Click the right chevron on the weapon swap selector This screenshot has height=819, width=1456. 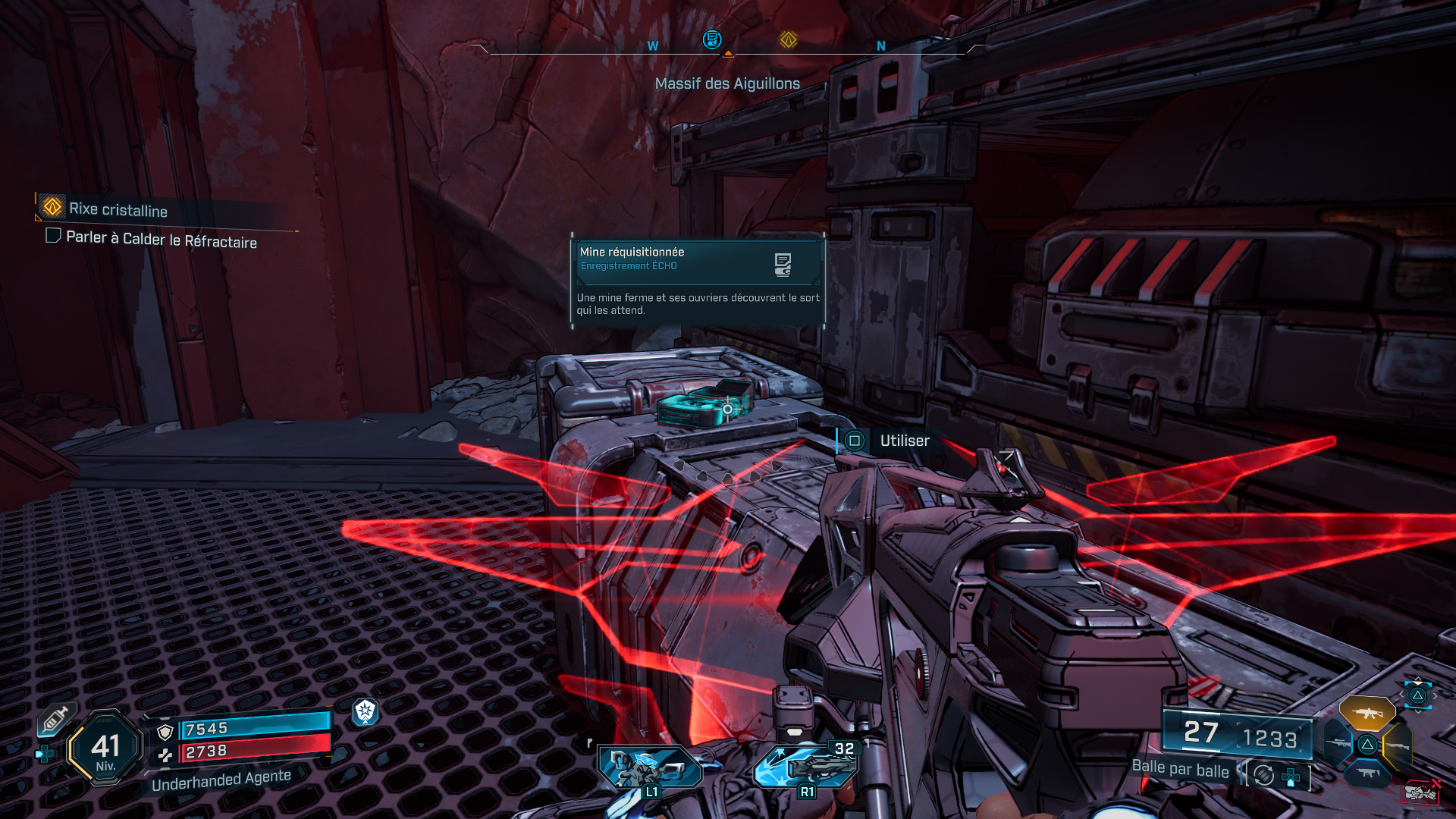pyautogui.click(x=1436, y=694)
